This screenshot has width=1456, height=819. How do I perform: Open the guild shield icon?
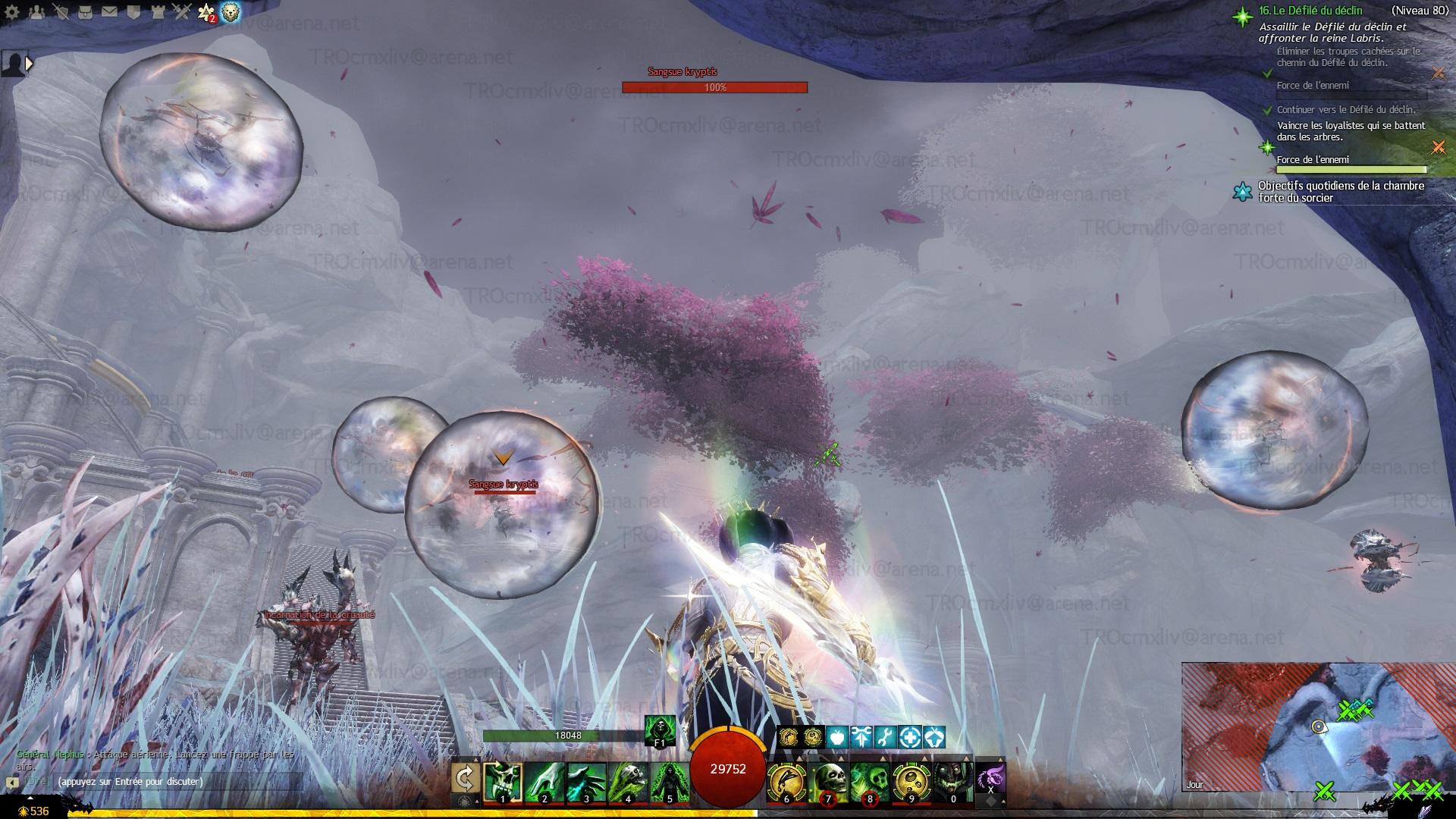pos(133,12)
